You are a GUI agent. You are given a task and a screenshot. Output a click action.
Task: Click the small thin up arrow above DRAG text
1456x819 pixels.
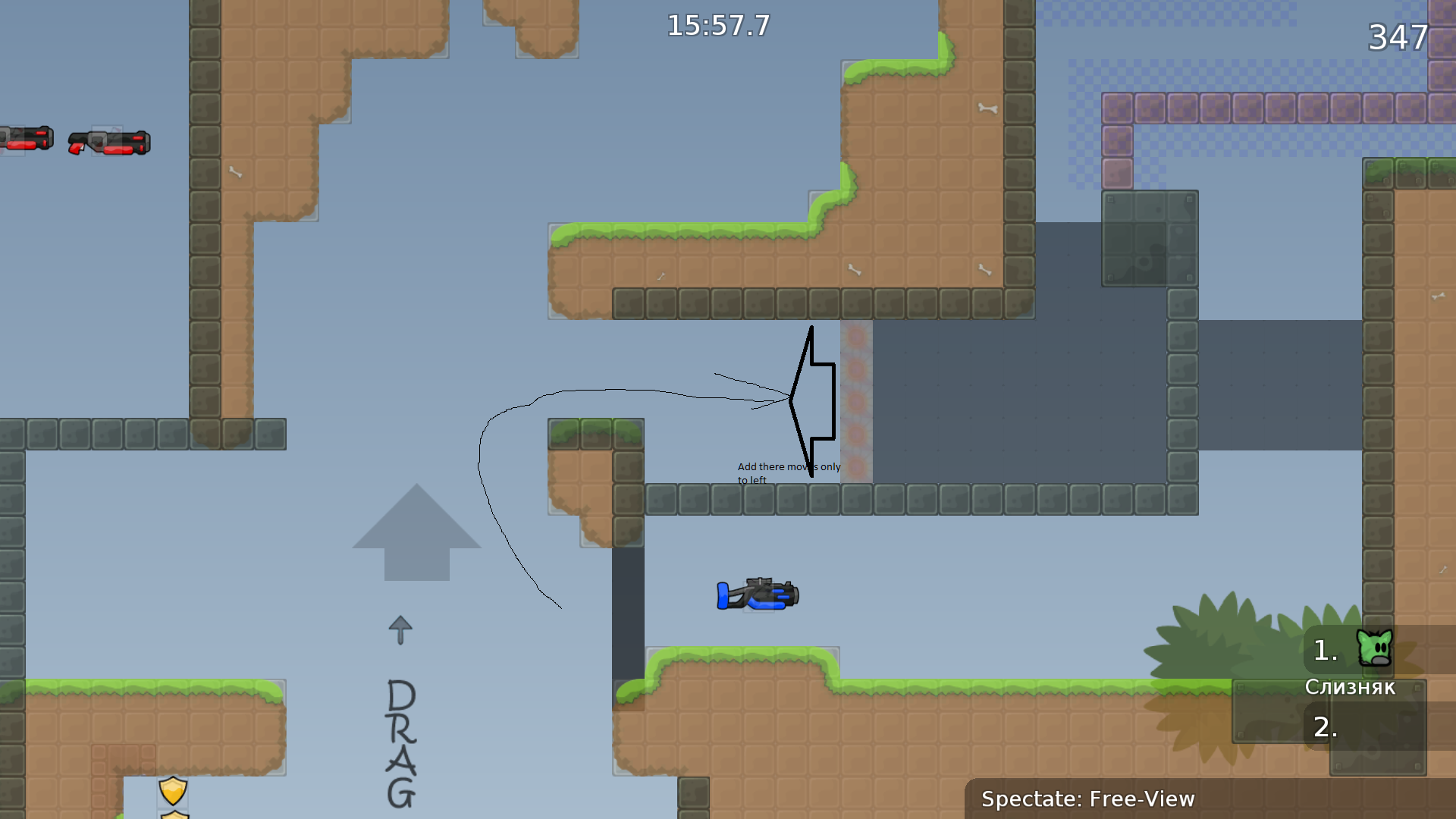pyautogui.click(x=400, y=629)
